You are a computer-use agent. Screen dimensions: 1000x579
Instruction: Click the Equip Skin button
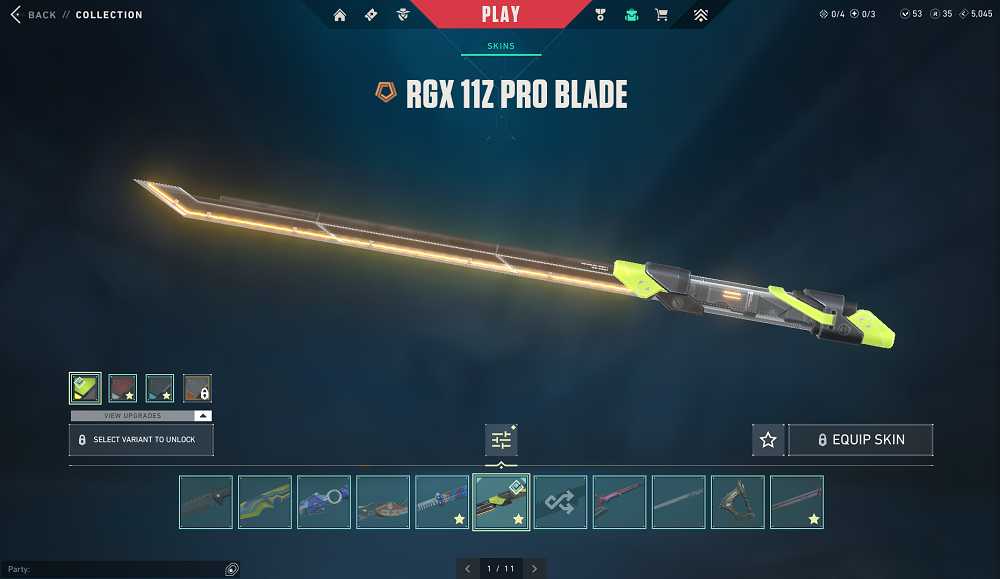(x=861, y=439)
